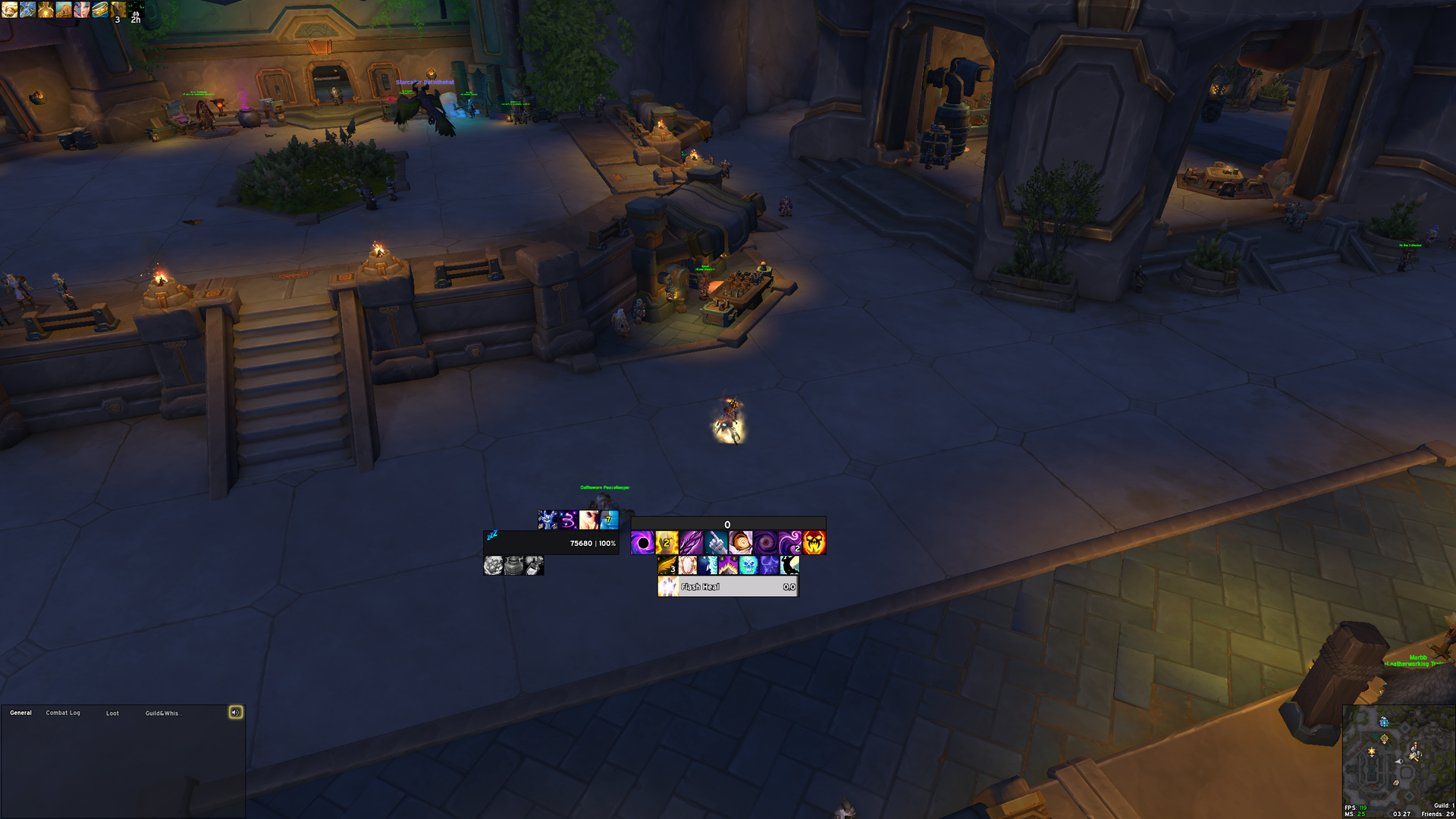Cast the black hole void ability
The height and width of the screenshot is (819, 1456).
click(x=643, y=543)
